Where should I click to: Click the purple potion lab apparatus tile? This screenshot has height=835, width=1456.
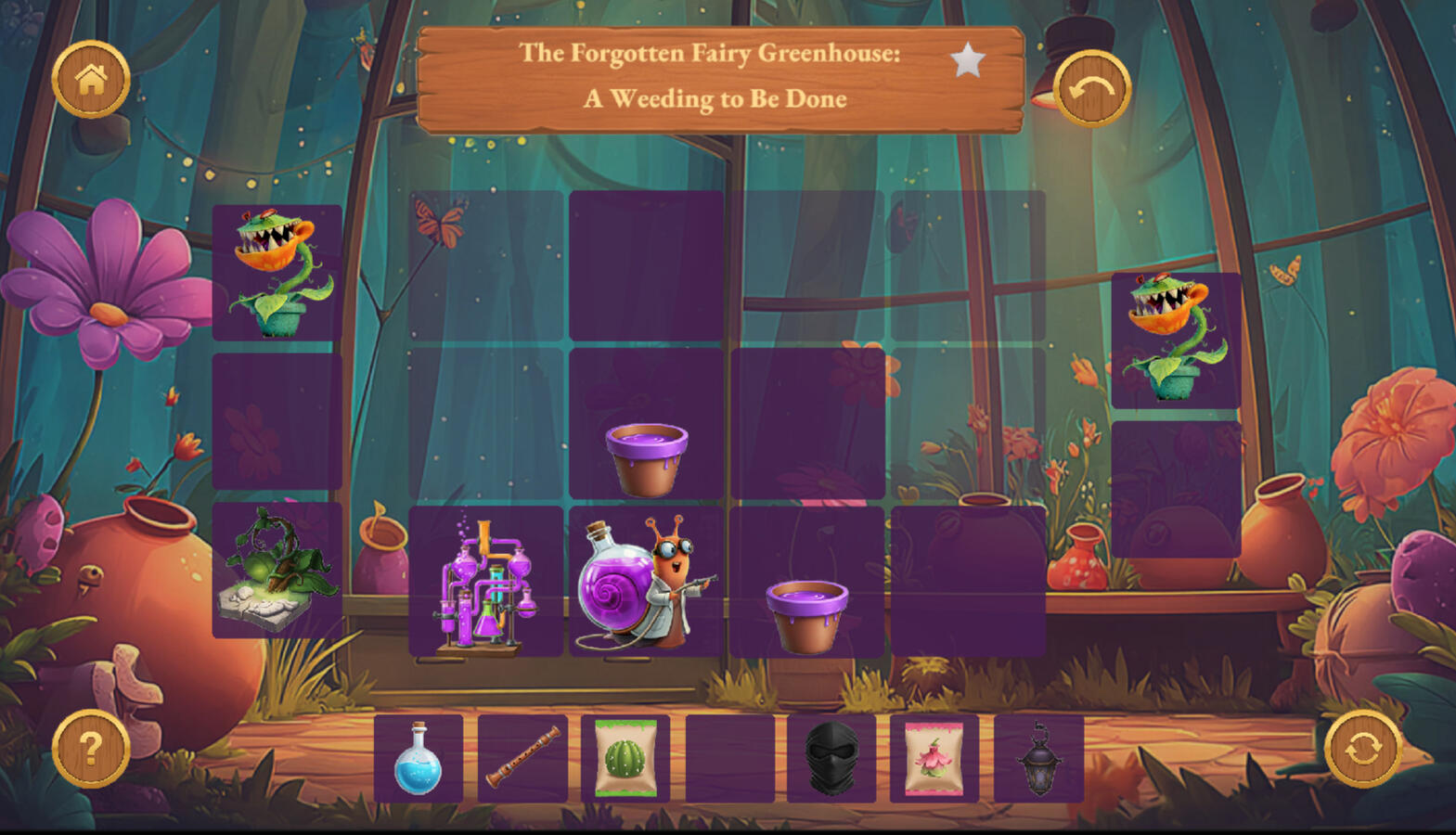[486, 583]
